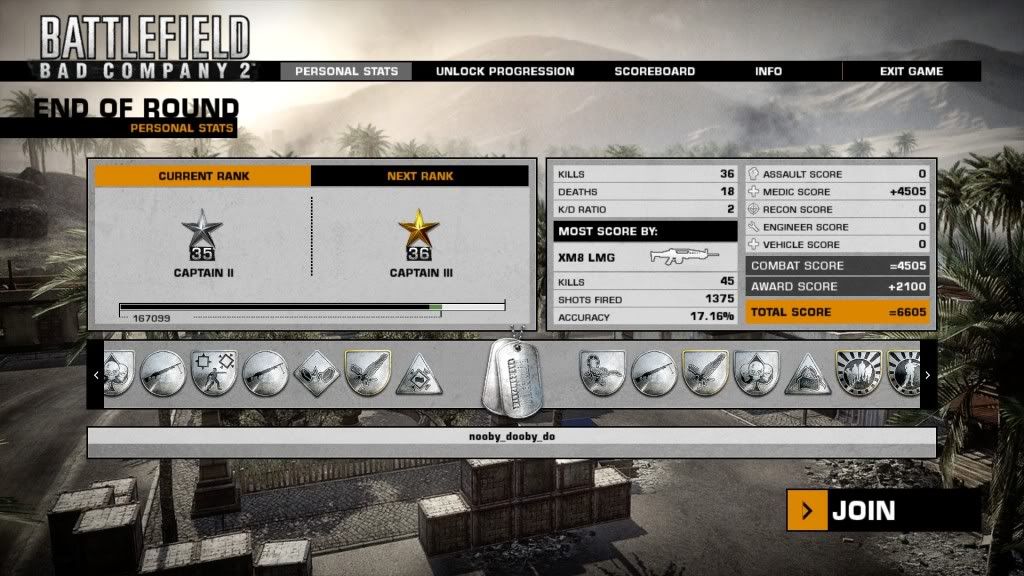Click the left arrow on the awards strip
Screen dimensions: 1024x576
click(96, 375)
